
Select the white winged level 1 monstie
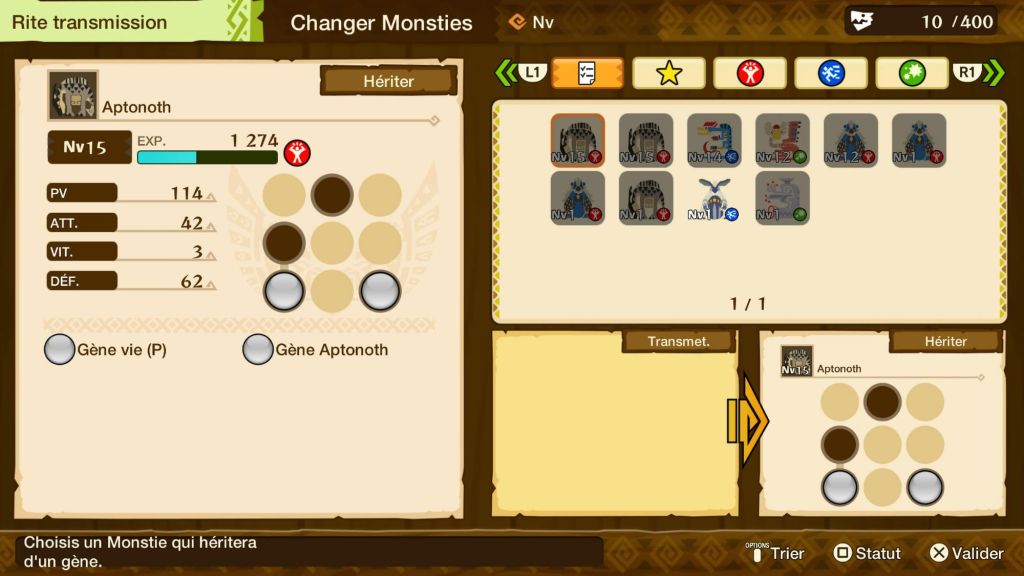[x=714, y=198]
